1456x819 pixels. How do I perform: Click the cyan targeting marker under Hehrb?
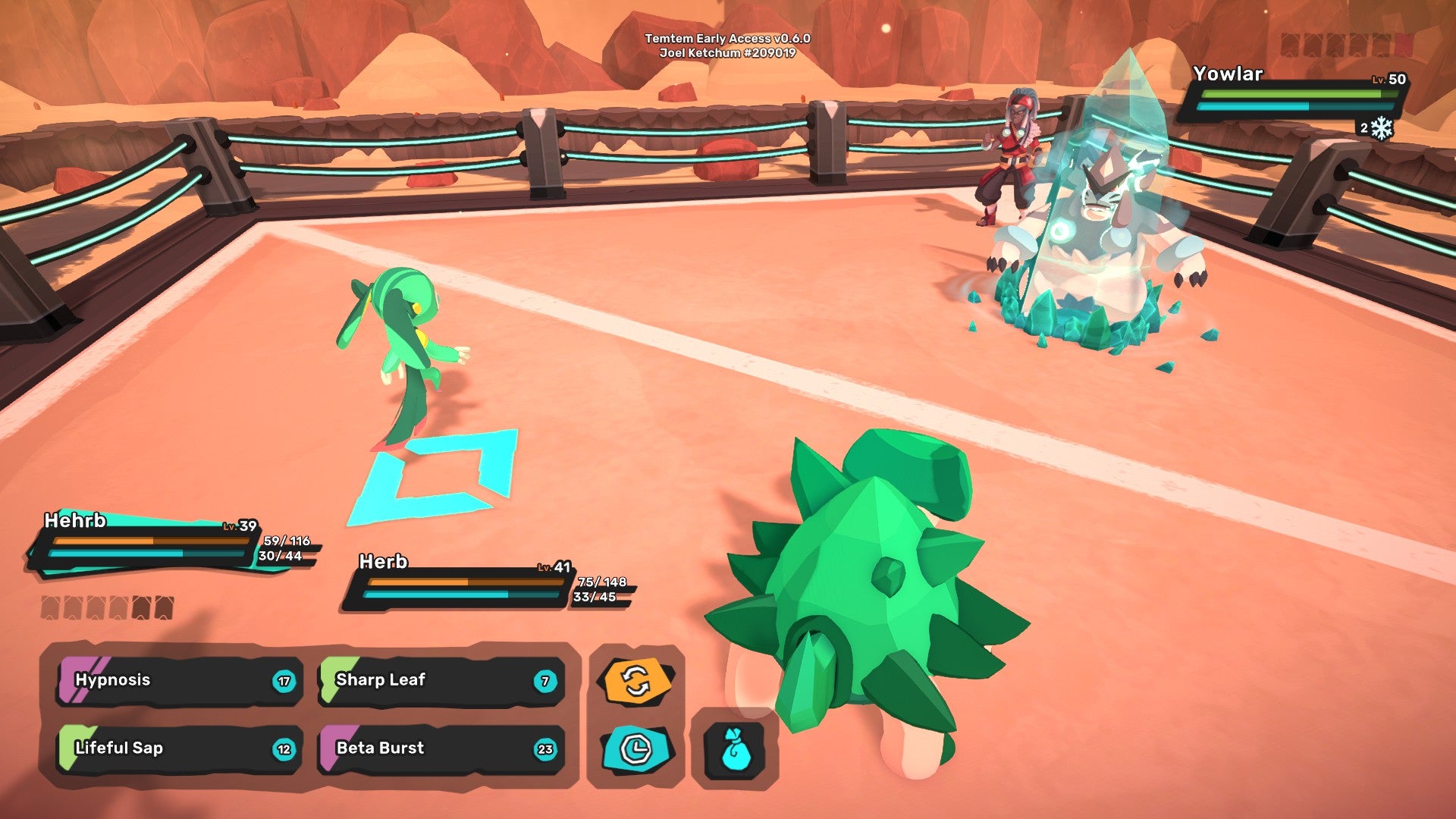[x=436, y=474]
